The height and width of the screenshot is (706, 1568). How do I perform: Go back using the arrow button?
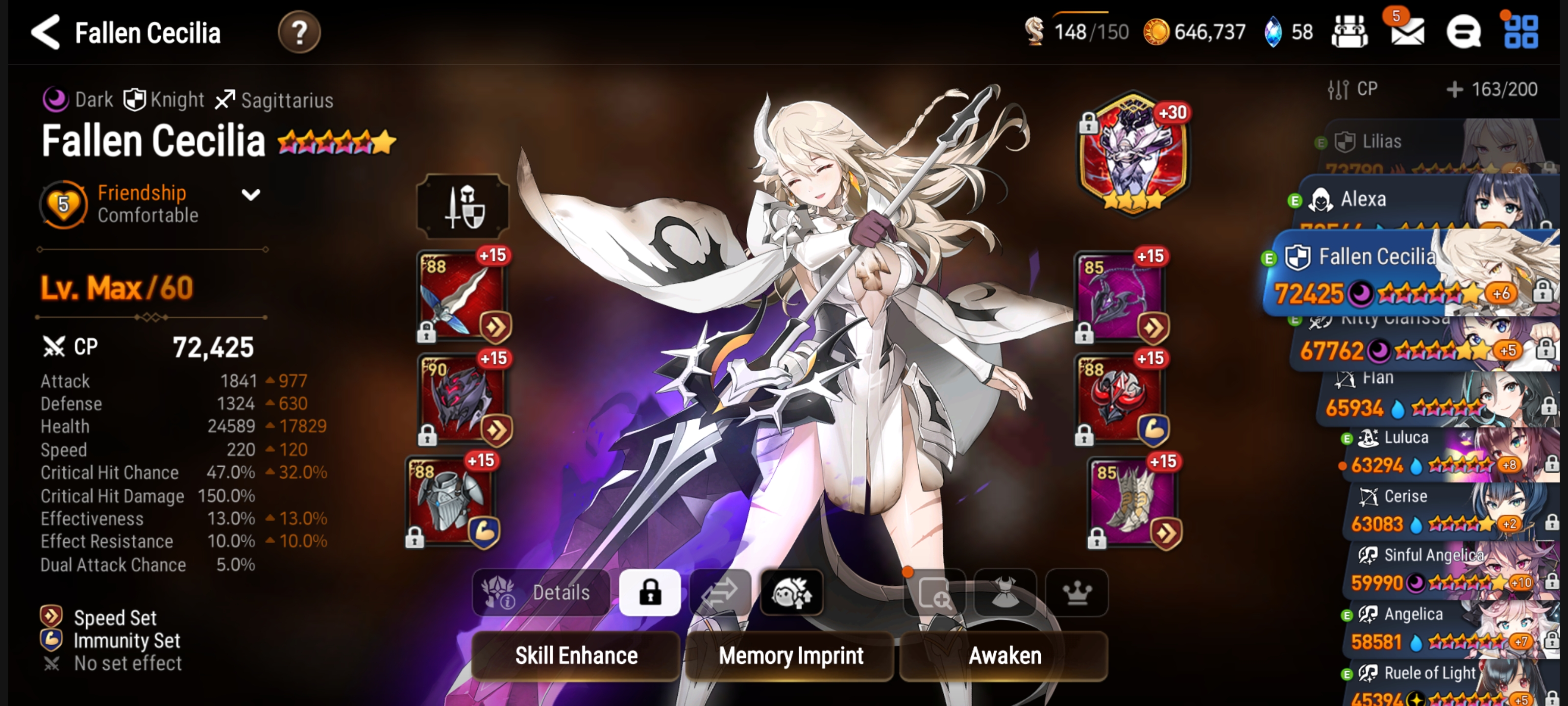pyautogui.click(x=46, y=32)
